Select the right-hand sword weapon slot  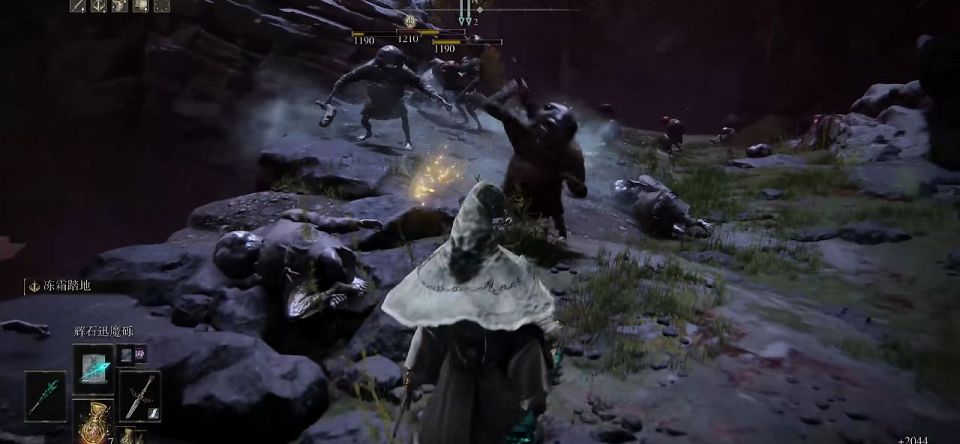coord(139,394)
